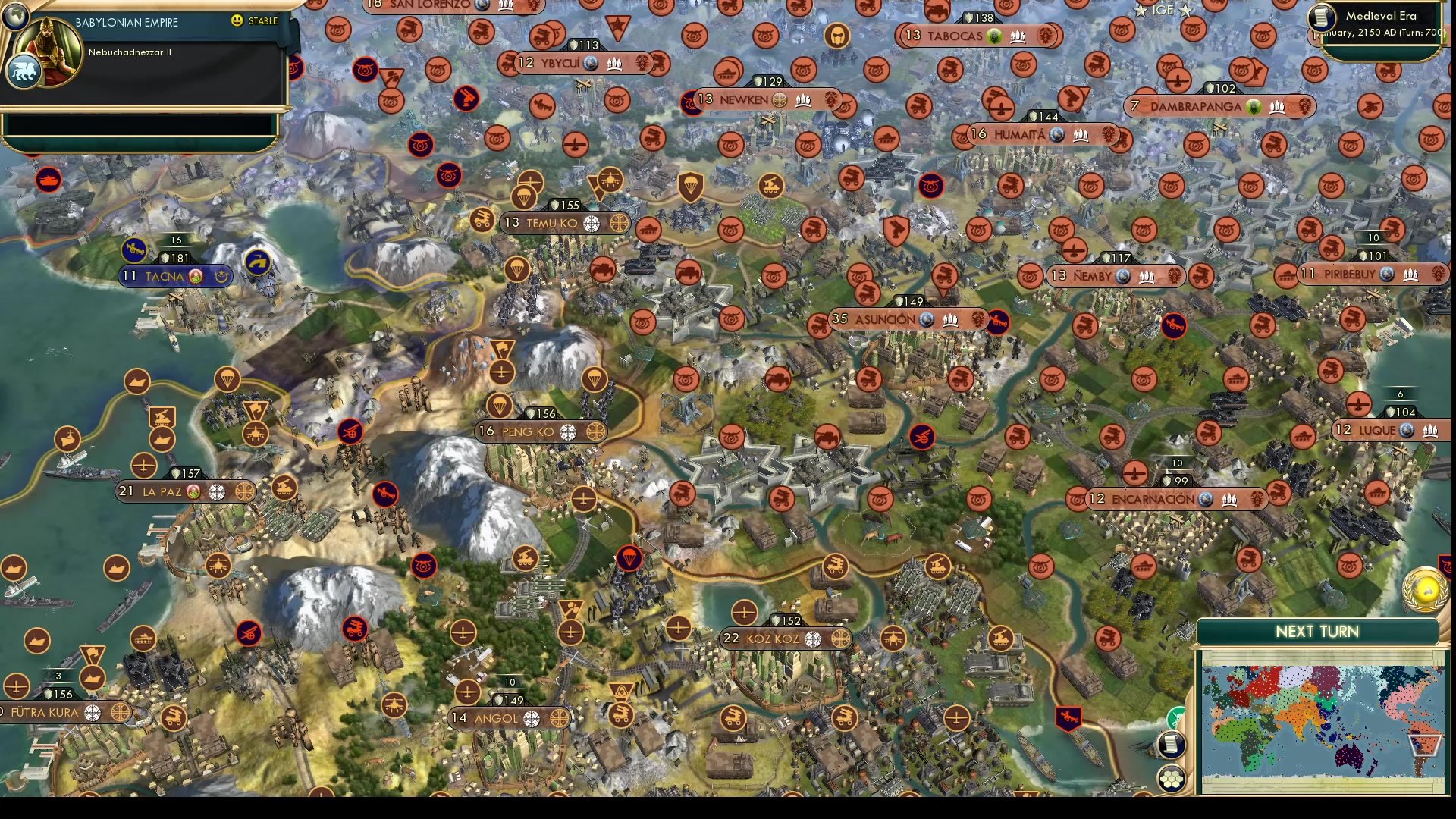
Task: Click the NEXT TURN button
Action: pos(1316,631)
